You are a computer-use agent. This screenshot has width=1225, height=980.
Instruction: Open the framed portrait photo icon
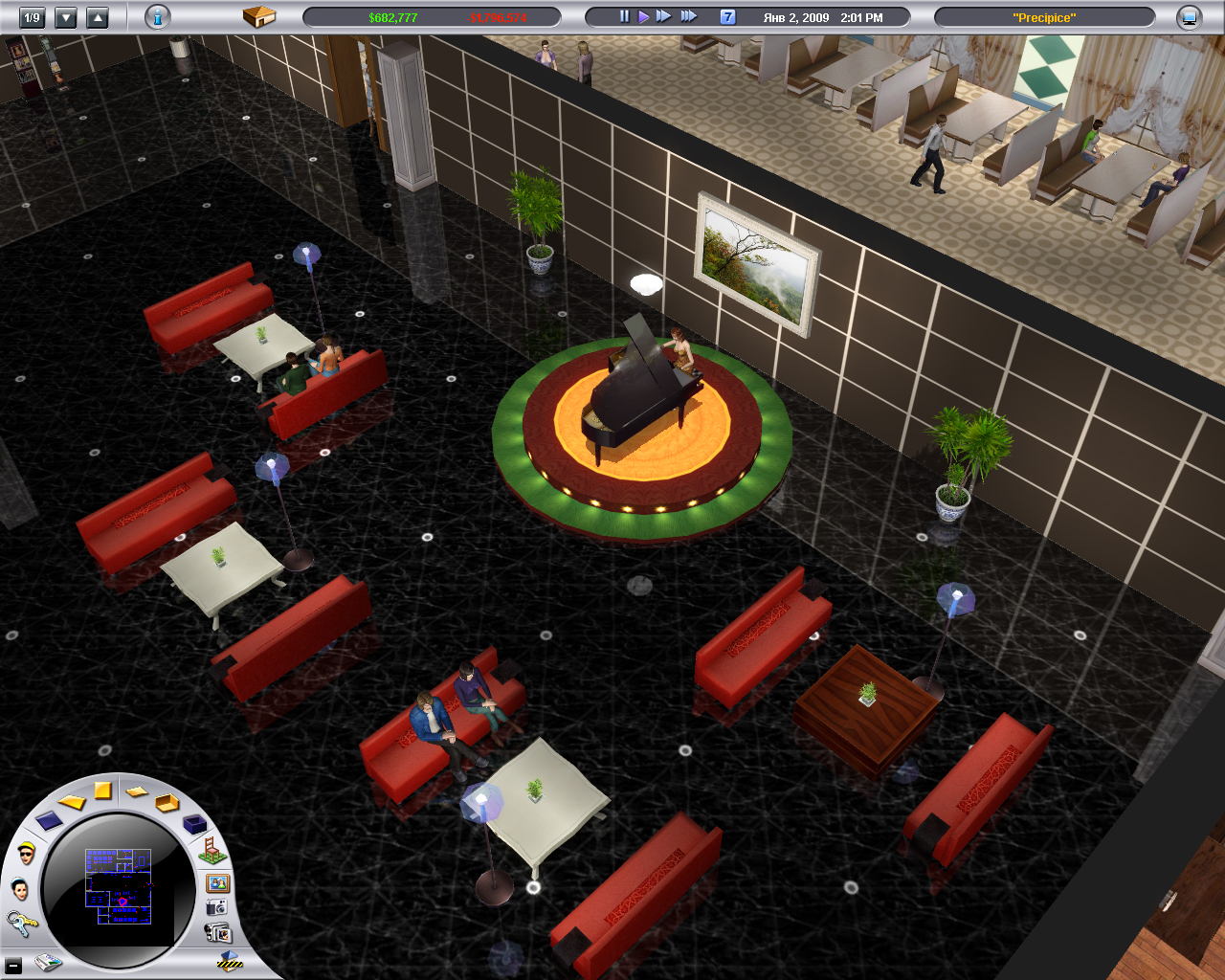(x=218, y=882)
